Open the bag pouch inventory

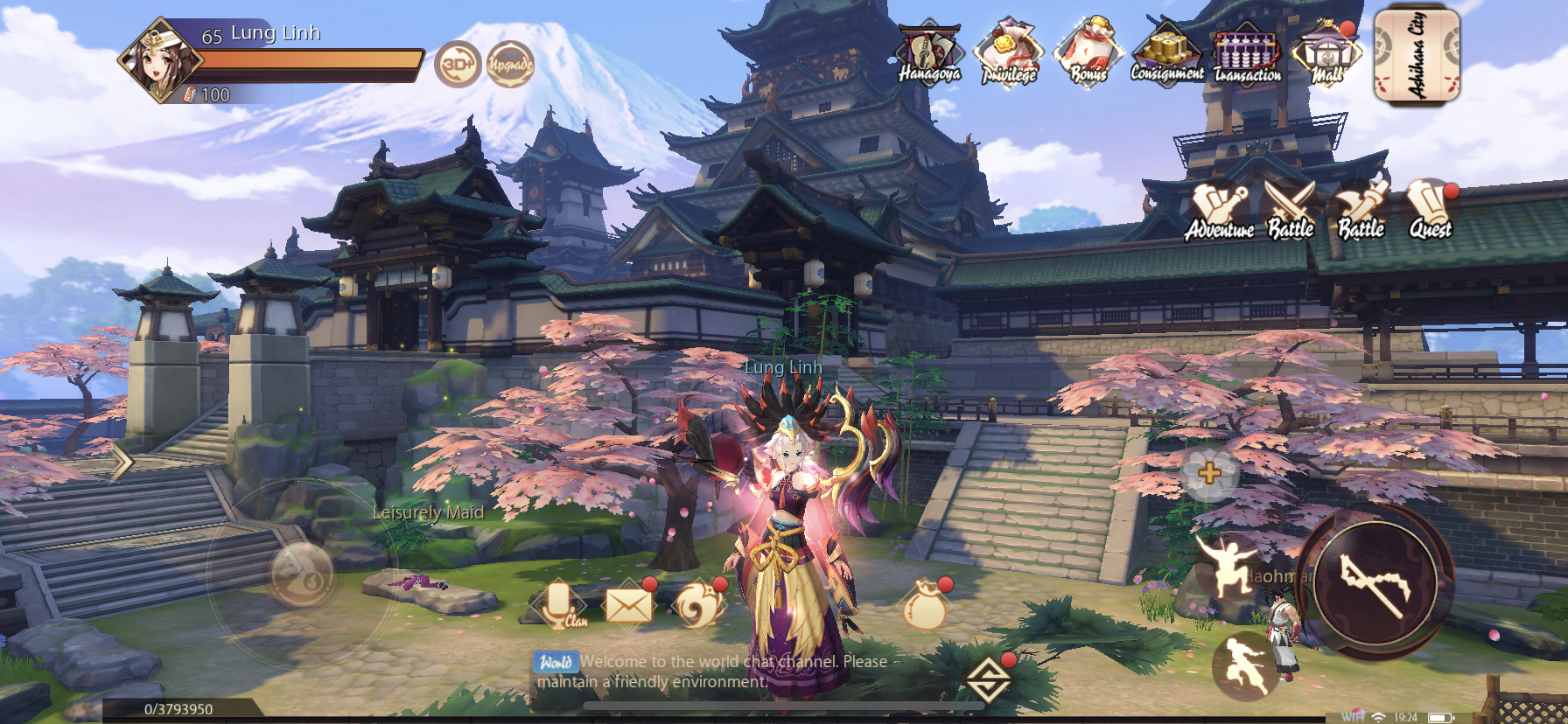(x=925, y=604)
